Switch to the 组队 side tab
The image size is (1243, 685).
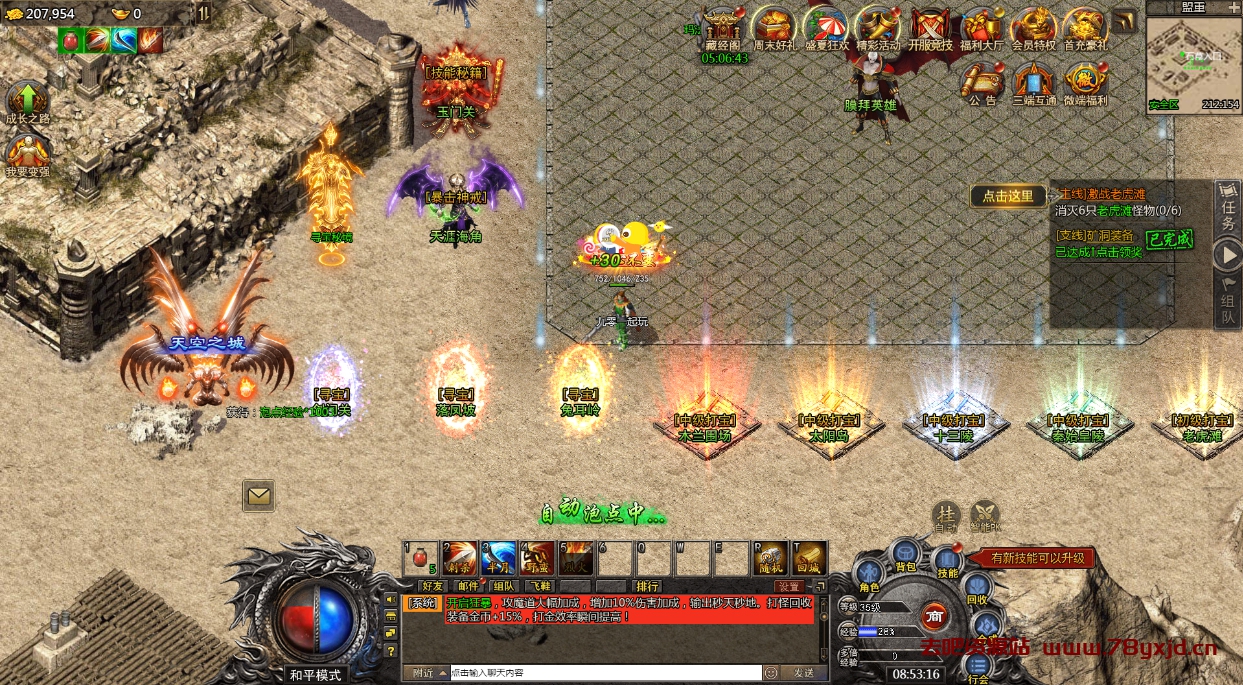pos(1228,304)
